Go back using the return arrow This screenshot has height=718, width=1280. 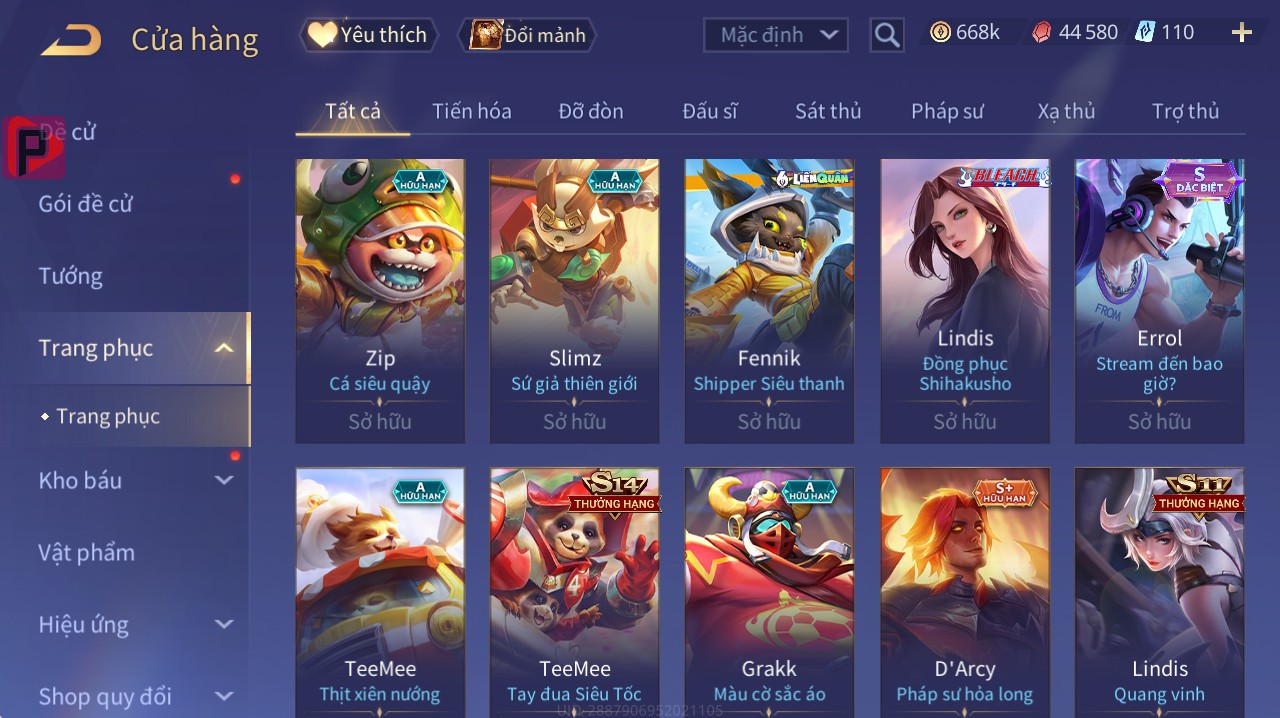(71, 40)
